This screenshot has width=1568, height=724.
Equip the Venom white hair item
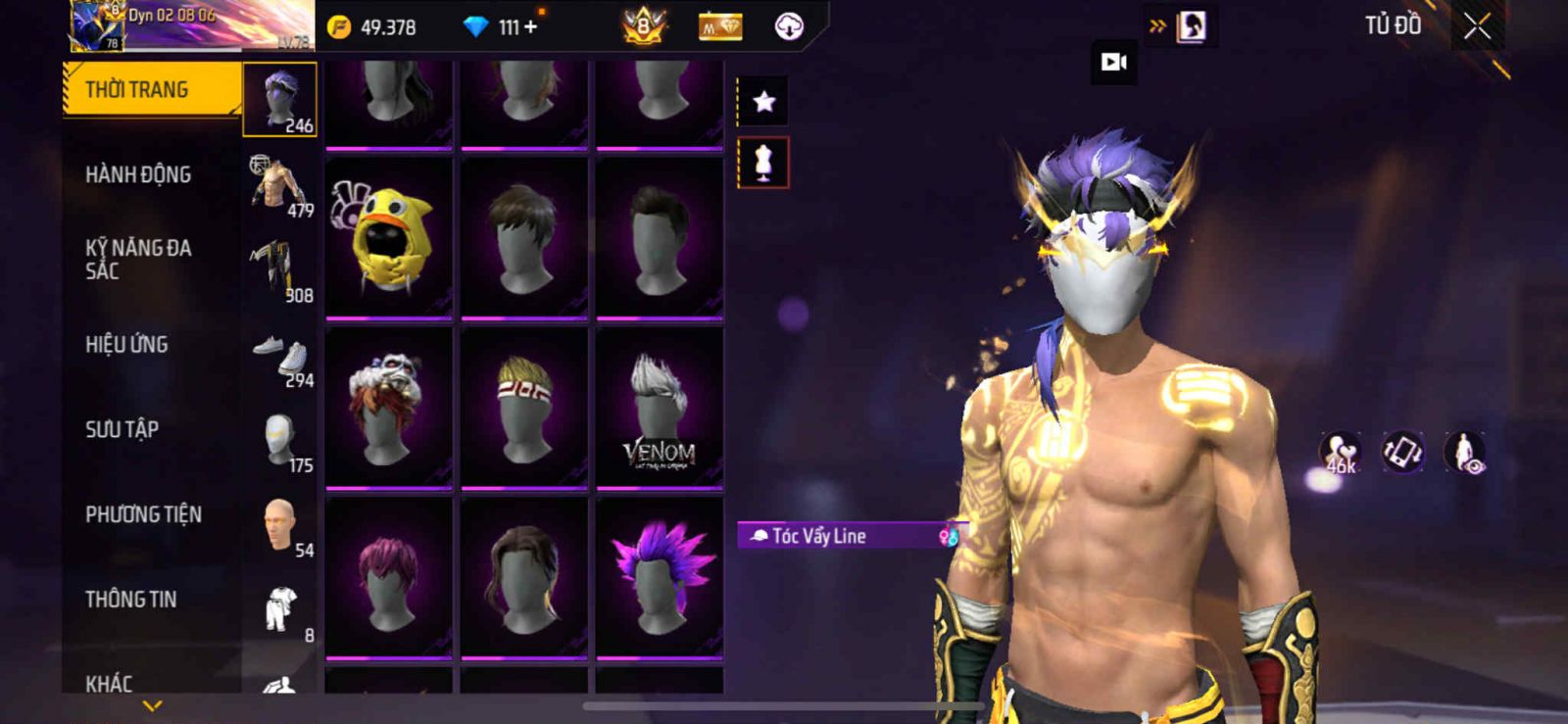click(660, 408)
